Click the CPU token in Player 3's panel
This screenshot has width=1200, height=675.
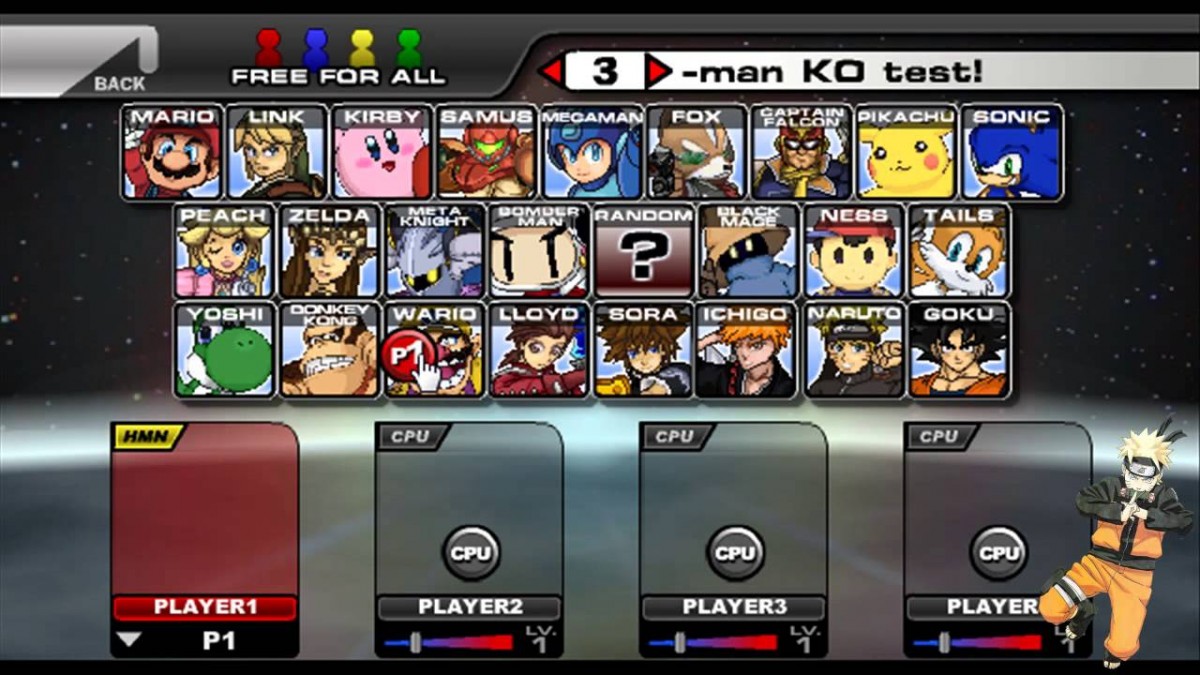(735, 552)
